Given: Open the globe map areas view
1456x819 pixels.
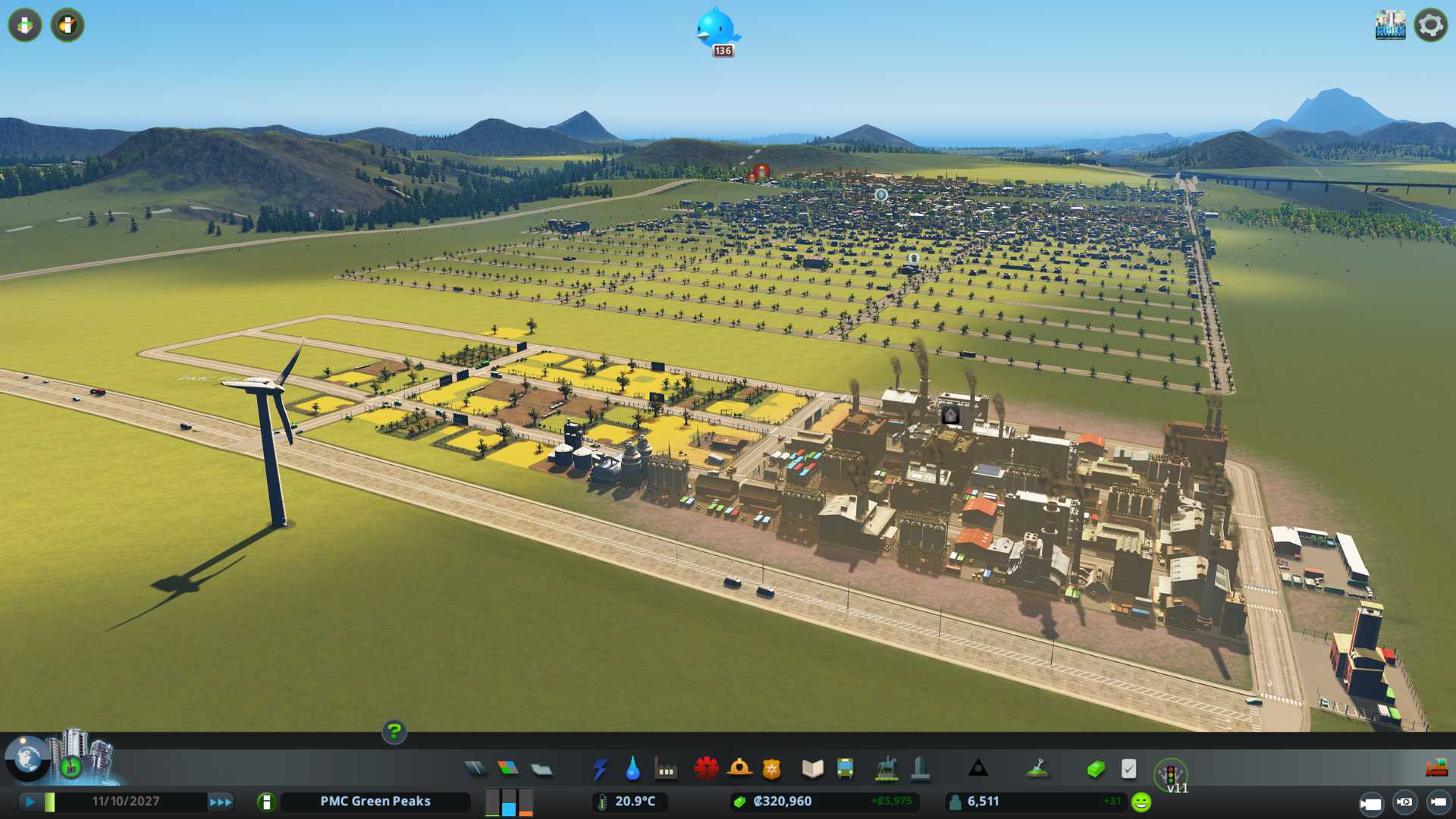Looking at the screenshot, I should pos(27,757).
